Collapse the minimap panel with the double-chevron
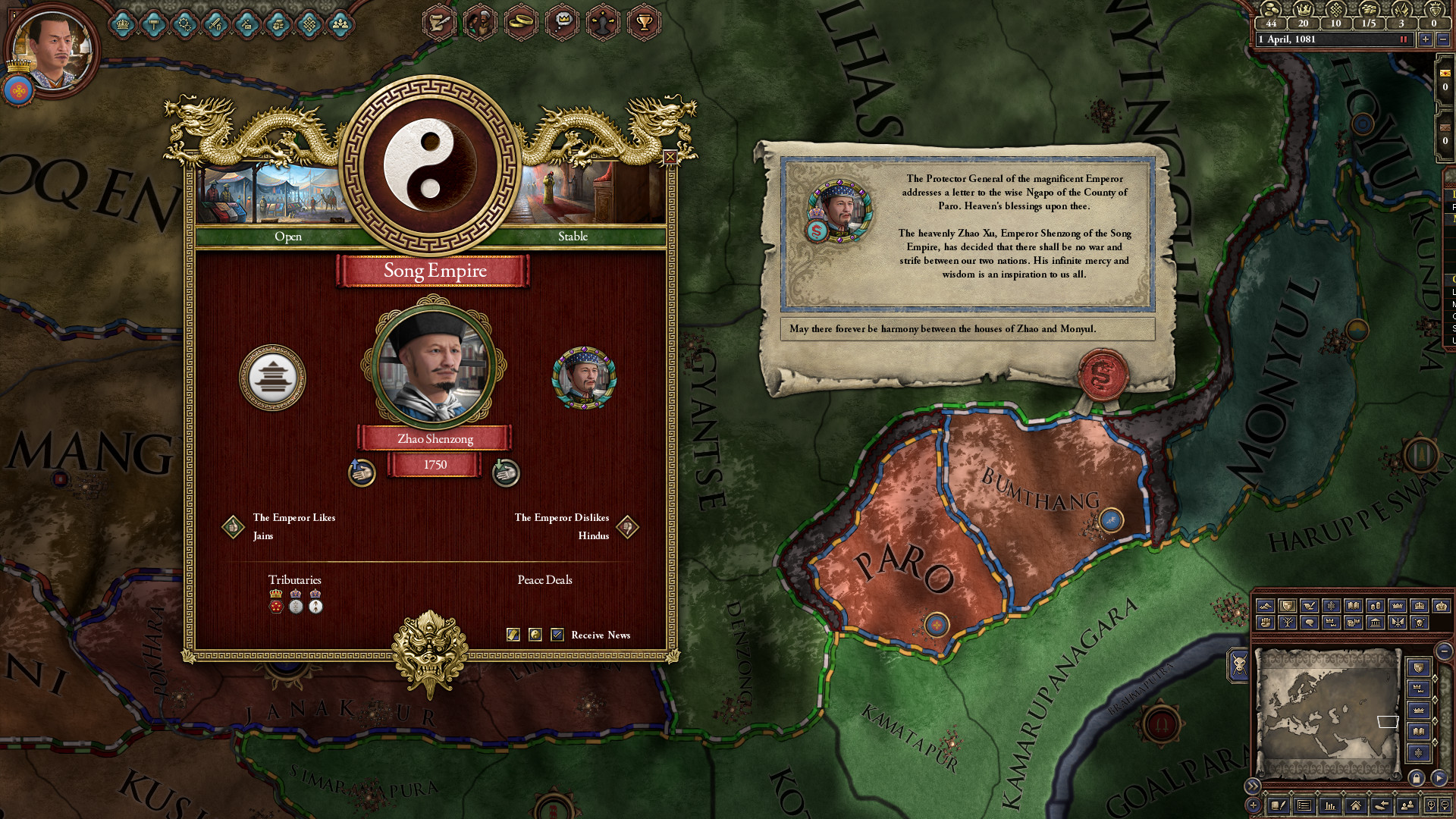 (x=1252, y=785)
